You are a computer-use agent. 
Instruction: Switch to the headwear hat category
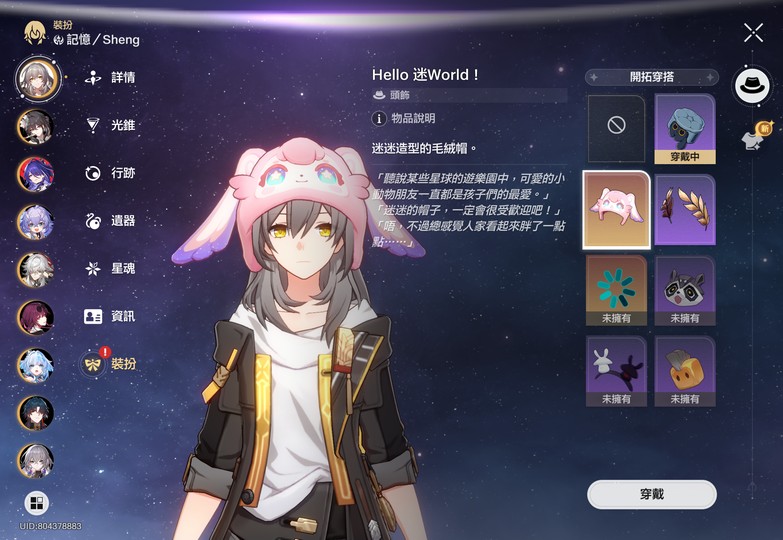pyautogui.click(x=752, y=86)
